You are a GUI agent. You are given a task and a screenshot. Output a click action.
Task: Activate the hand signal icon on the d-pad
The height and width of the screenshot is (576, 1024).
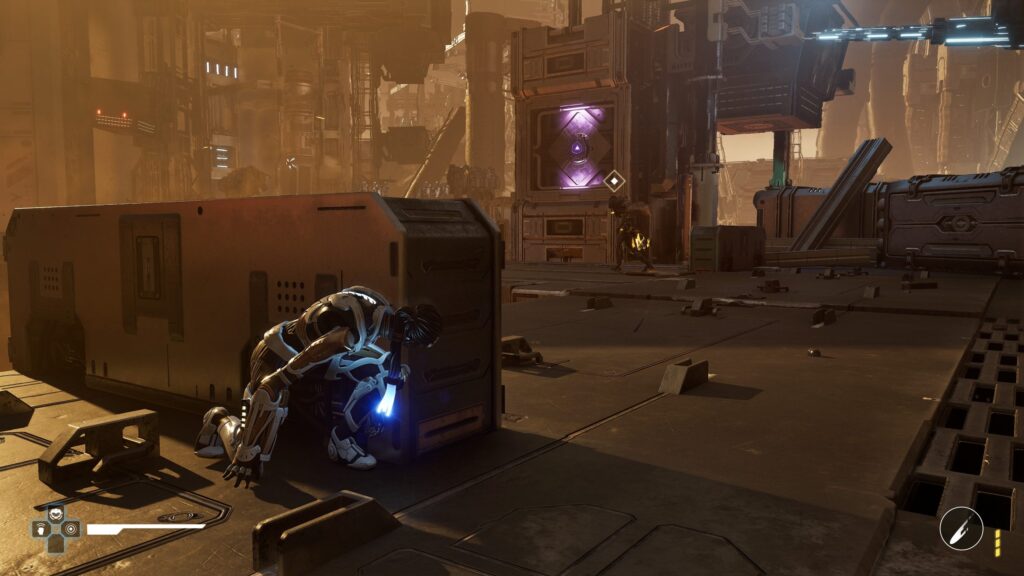pyautogui.click(x=41, y=528)
